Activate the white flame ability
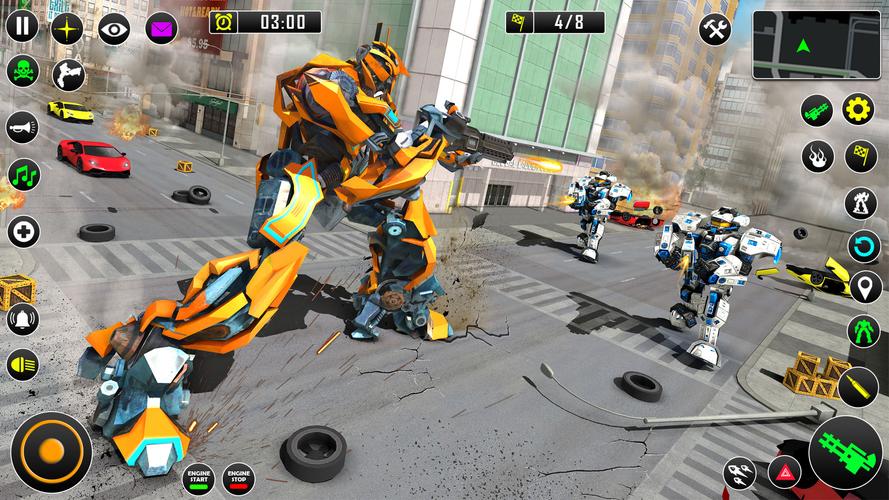889x500 pixels. click(817, 156)
